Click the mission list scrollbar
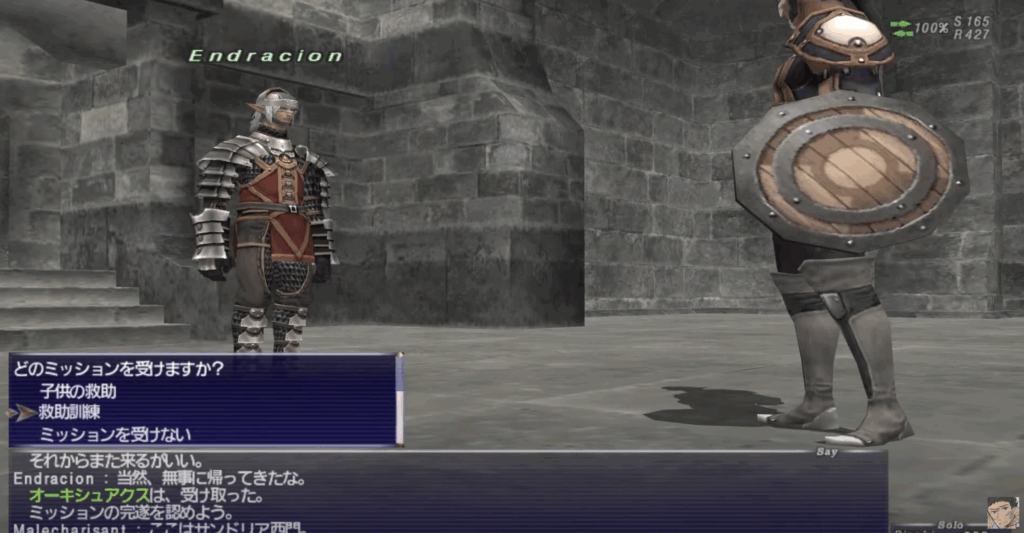Image resolution: width=1024 pixels, height=533 pixels. (400, 400)
